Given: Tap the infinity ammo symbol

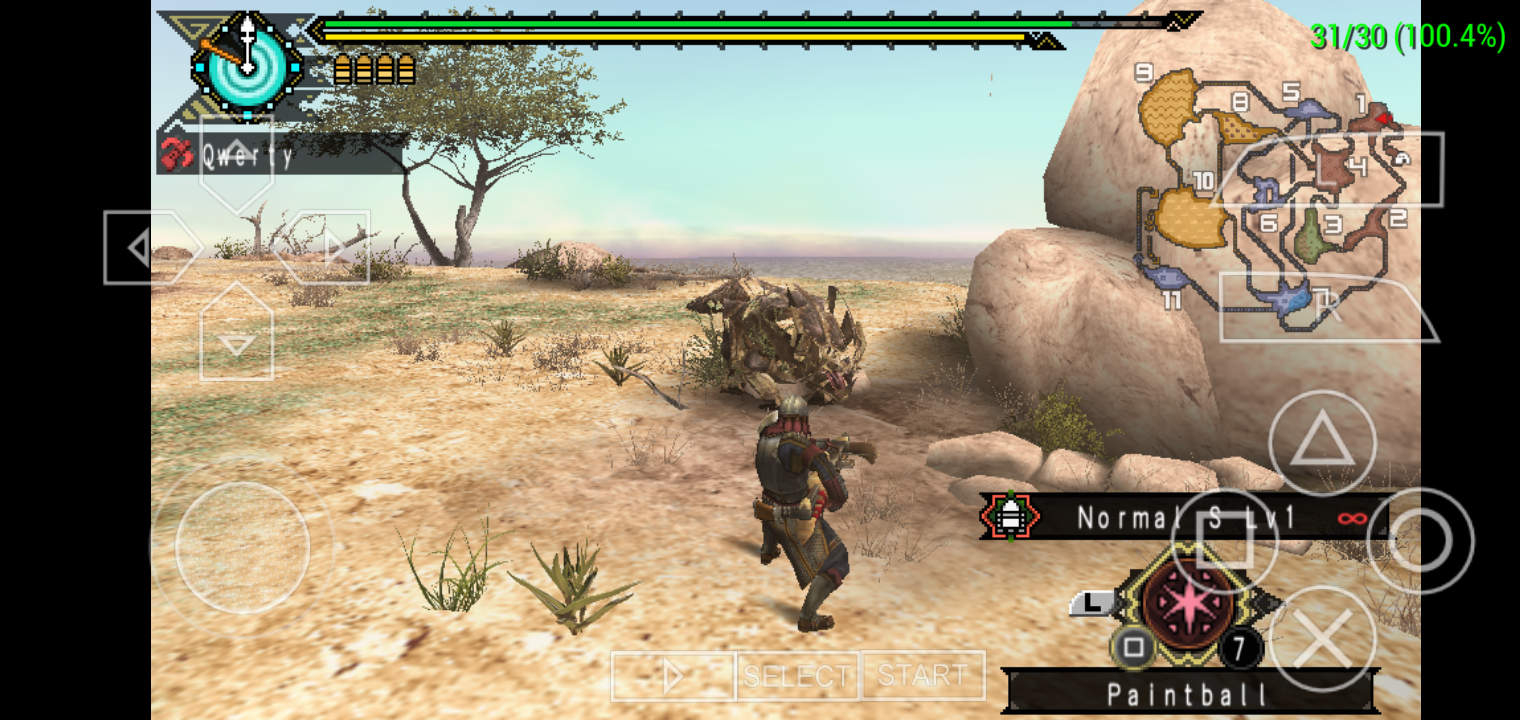Looking at the screenshot, I should (1354, 517).
